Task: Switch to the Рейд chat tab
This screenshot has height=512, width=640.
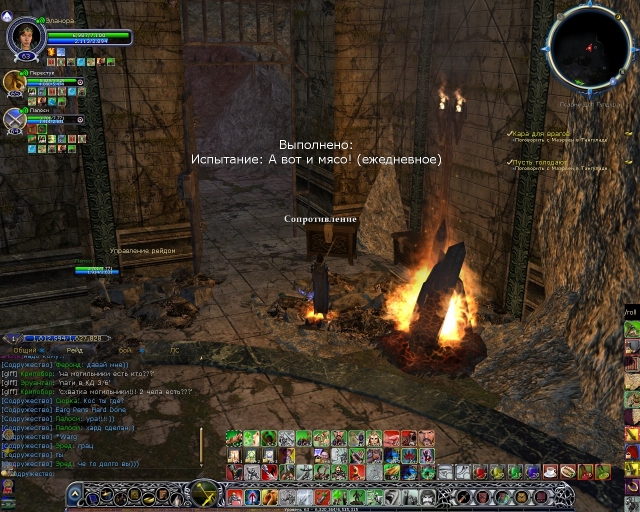Action: [75, 350]
